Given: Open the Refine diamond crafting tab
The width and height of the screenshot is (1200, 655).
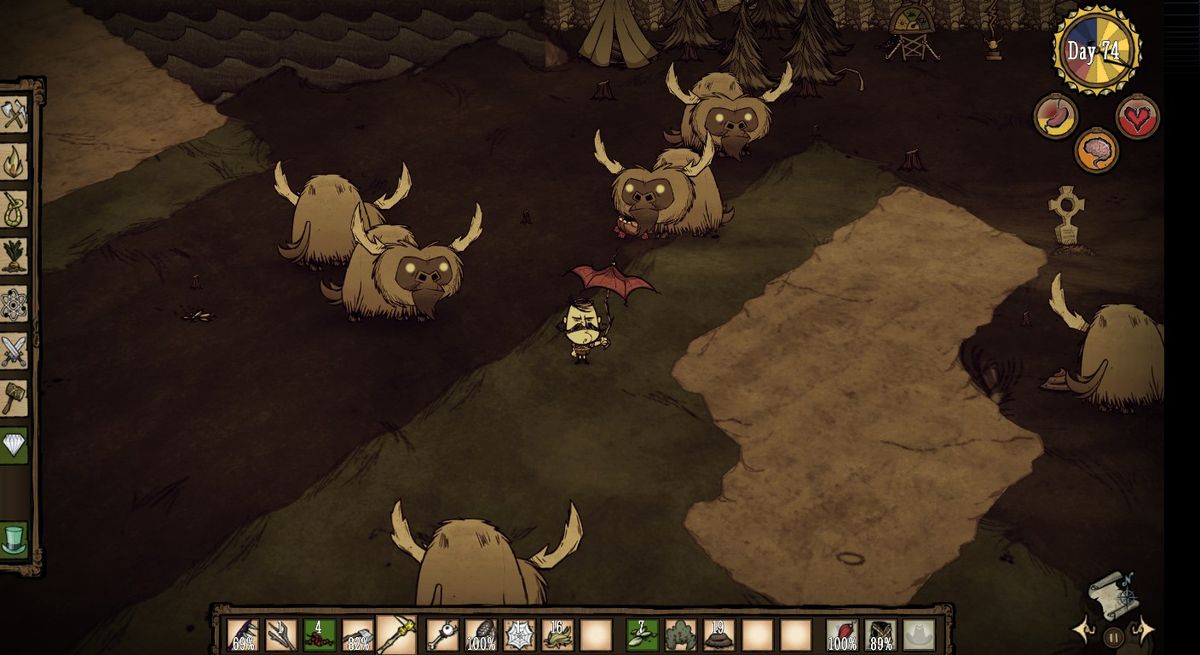Looking at the screenshot, I should point(14,445).
